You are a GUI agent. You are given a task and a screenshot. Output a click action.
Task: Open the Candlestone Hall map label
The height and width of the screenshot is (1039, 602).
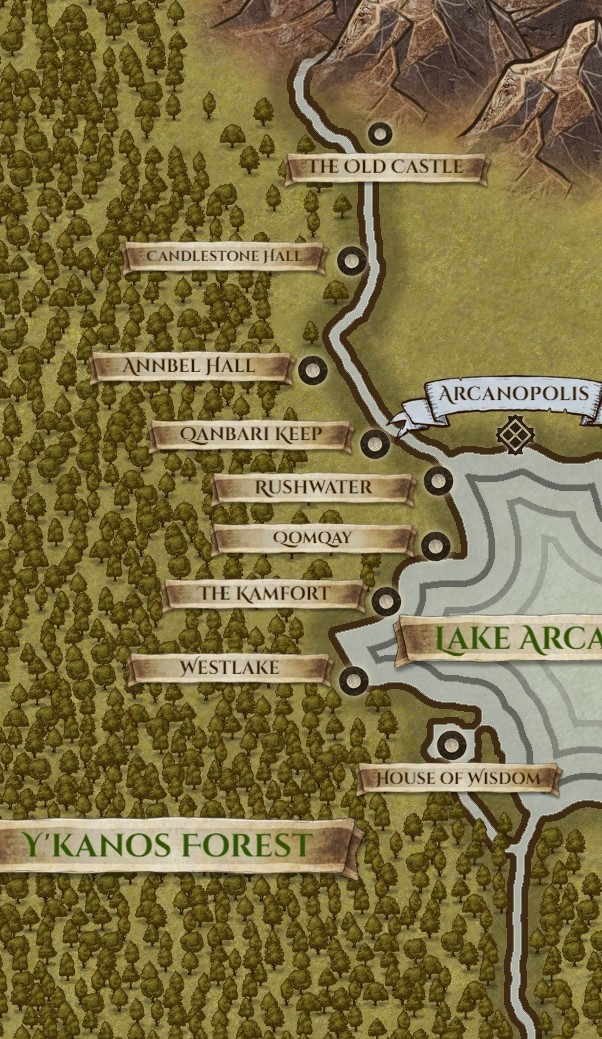pos(224,257)
